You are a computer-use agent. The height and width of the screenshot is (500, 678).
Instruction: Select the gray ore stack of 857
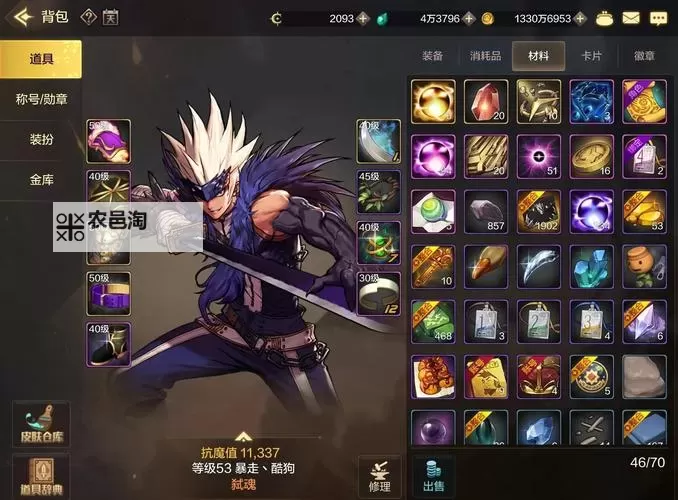point(486,212)
